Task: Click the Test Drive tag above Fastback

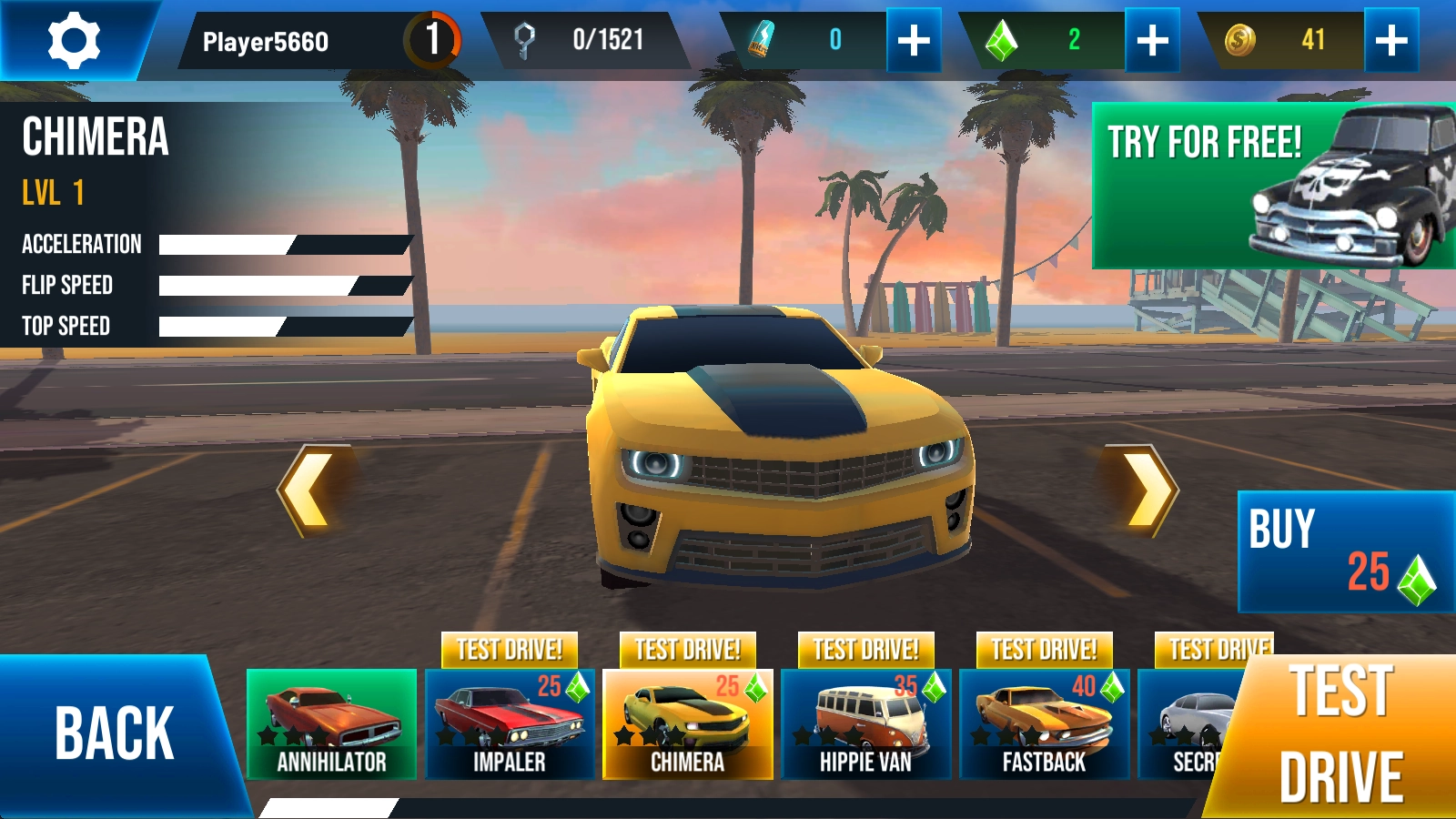Action: 1044,650
